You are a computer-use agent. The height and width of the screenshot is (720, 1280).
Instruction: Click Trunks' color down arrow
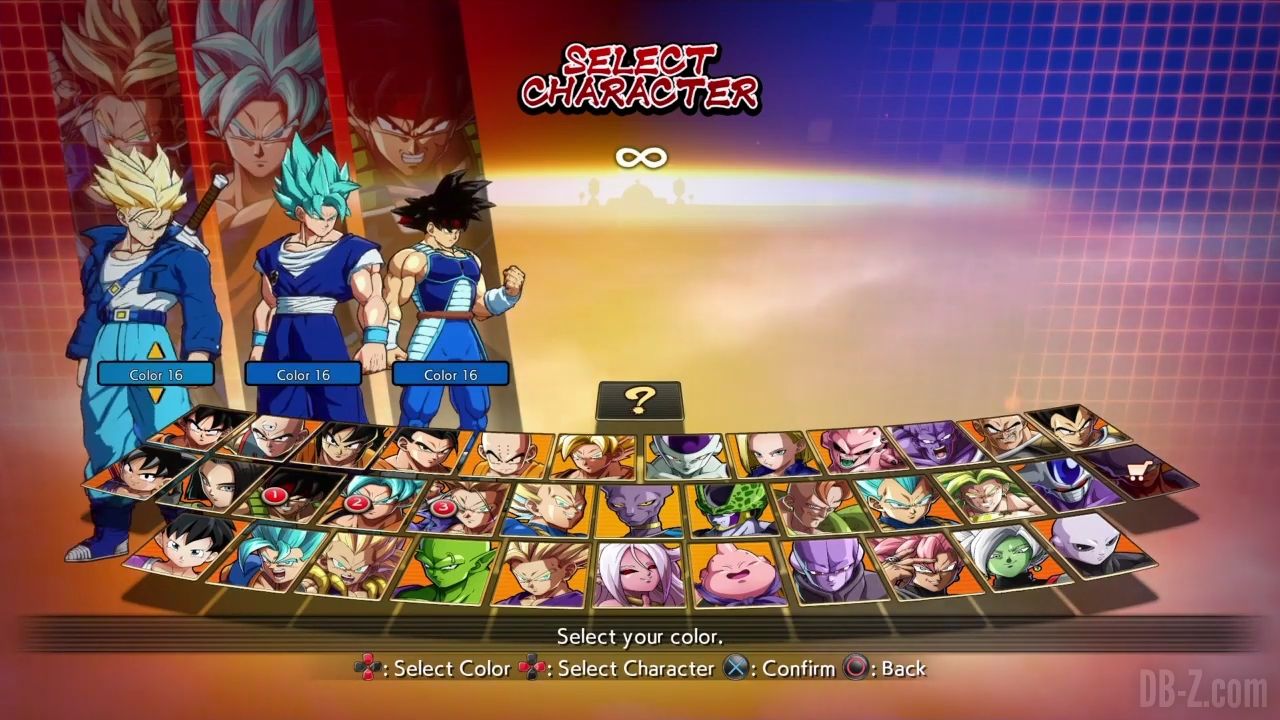[x=155, y=396]
